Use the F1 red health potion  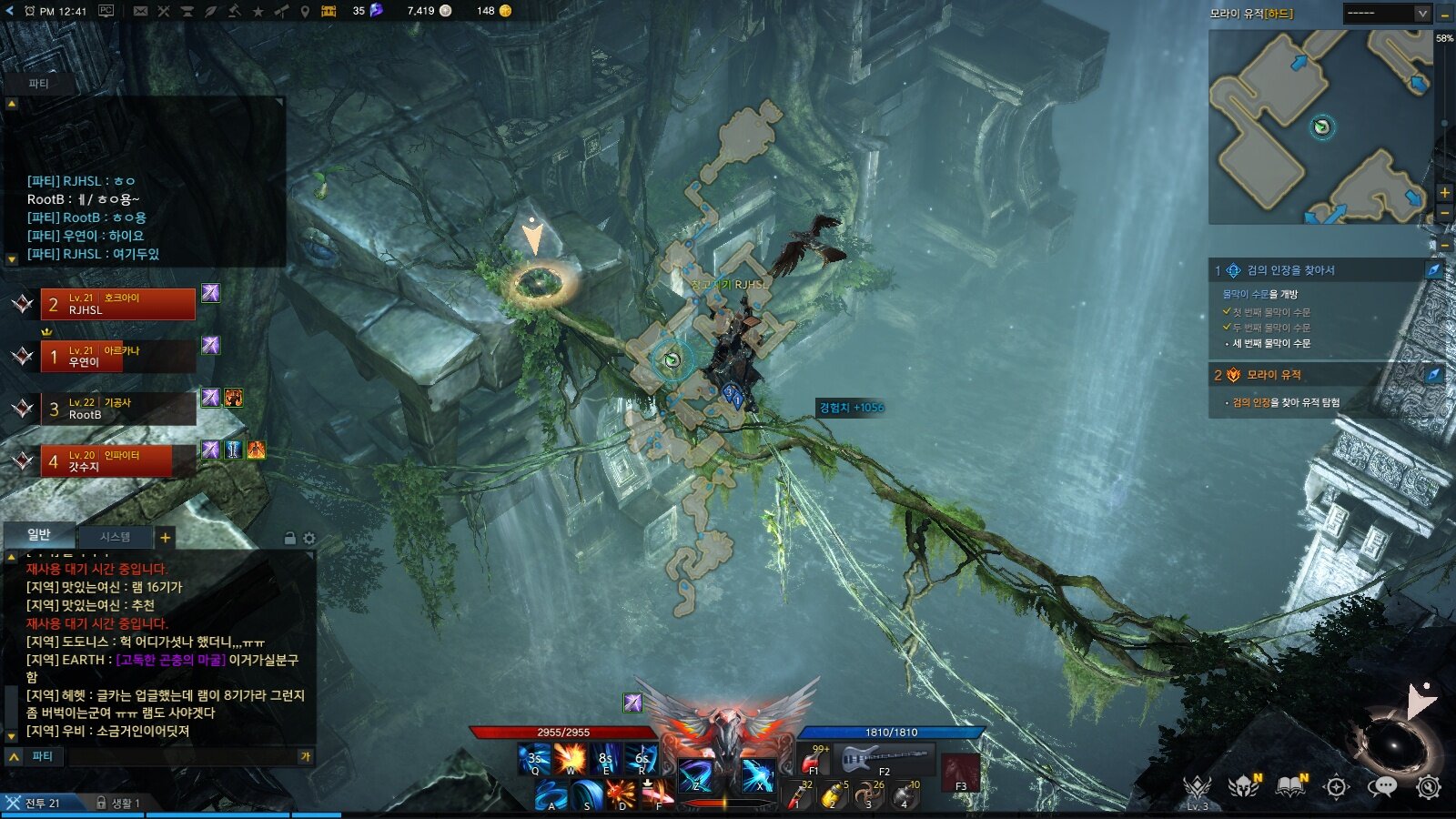tap(813, 759)
